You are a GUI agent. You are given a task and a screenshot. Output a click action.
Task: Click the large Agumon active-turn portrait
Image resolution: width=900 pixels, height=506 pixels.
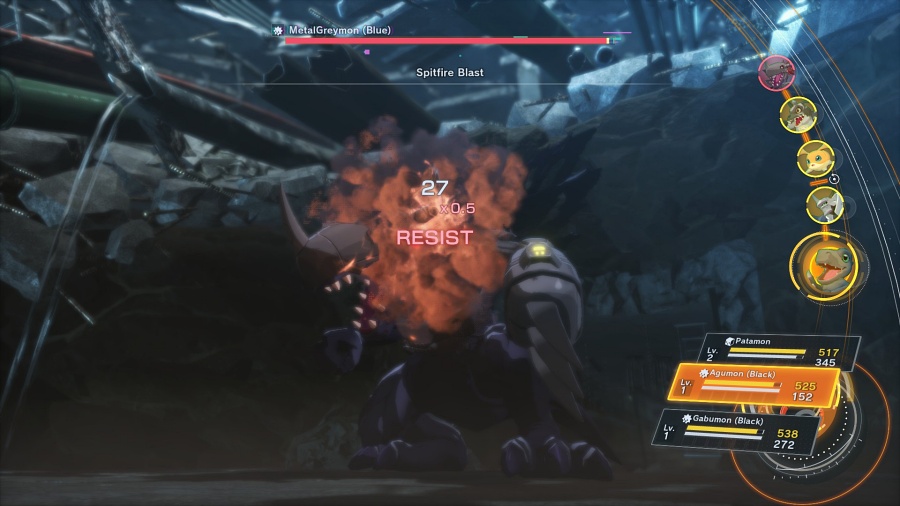pyautogui.click(x=824, y=267)
